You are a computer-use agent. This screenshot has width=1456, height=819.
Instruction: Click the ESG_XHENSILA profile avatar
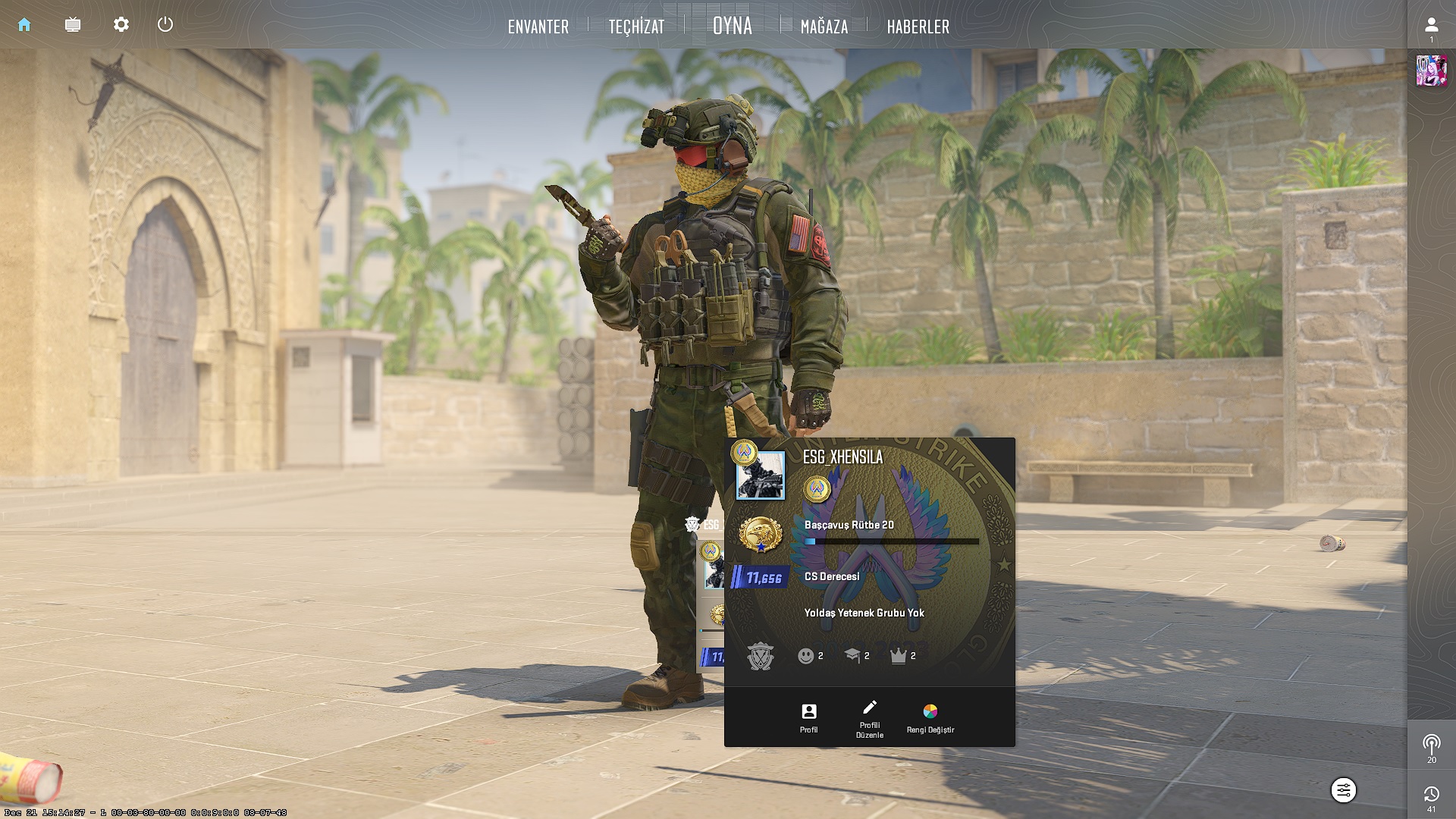click(x=760, y=475)
